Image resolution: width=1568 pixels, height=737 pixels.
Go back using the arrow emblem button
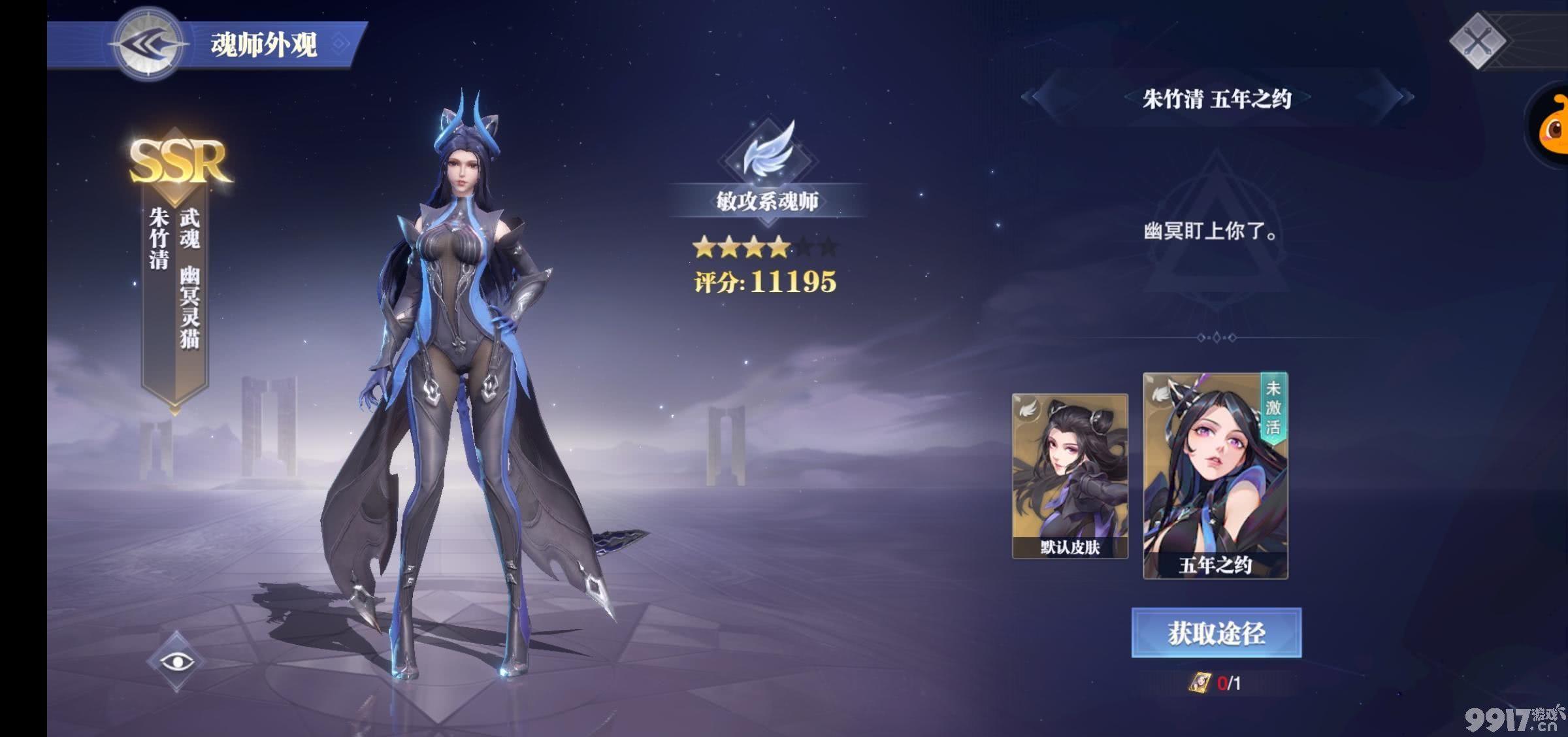(150, 44)
